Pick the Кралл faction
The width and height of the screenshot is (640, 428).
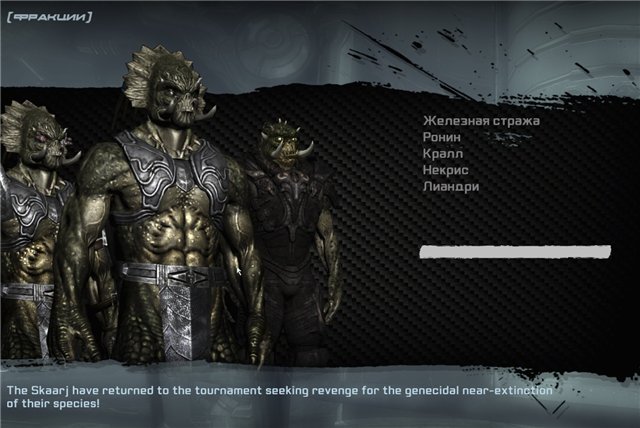(443, 154)
